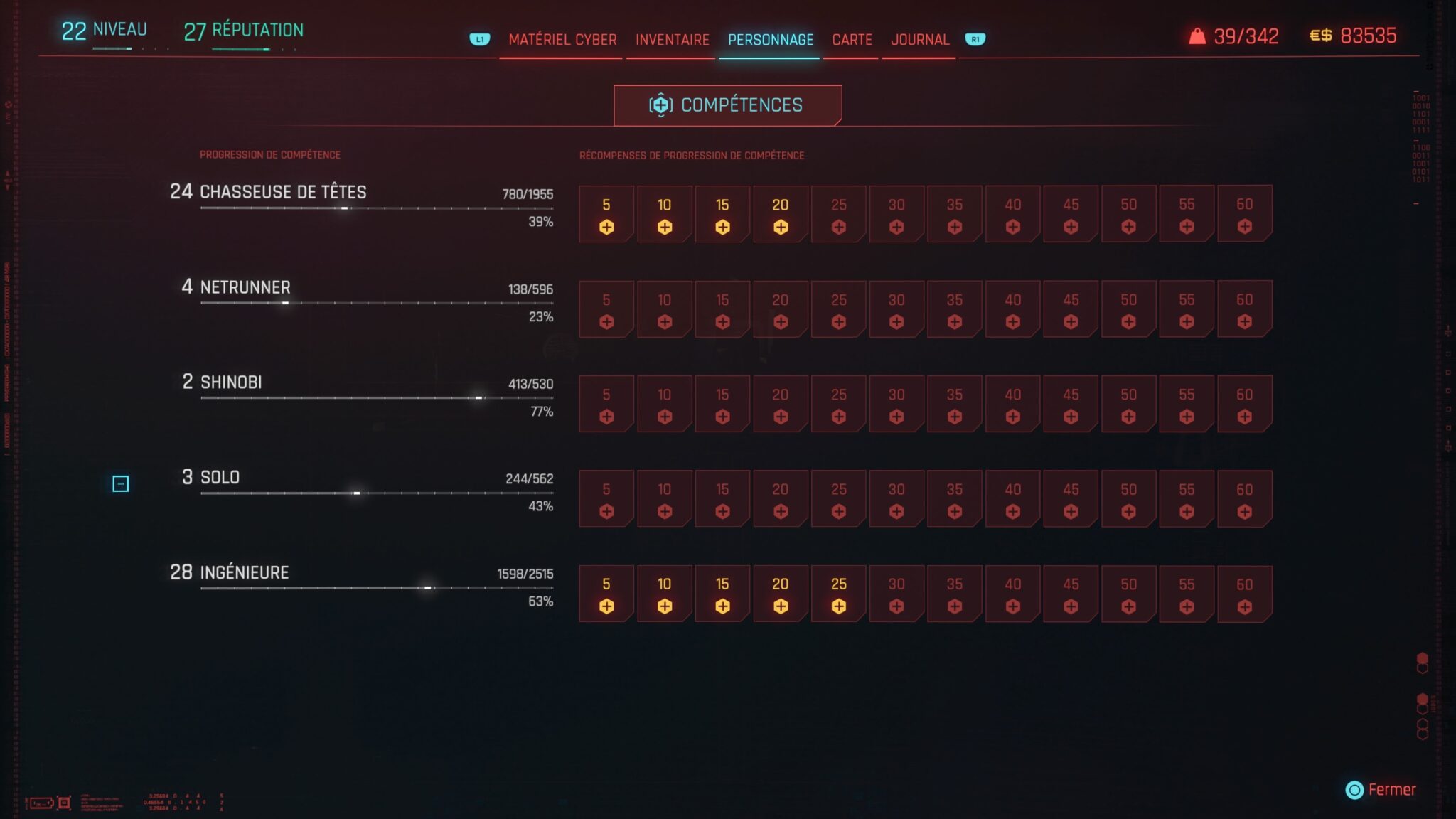Click the Netrunner progression bar
Image resolution: width=1456 pixels, height=819 pixels.
(377, 301)
